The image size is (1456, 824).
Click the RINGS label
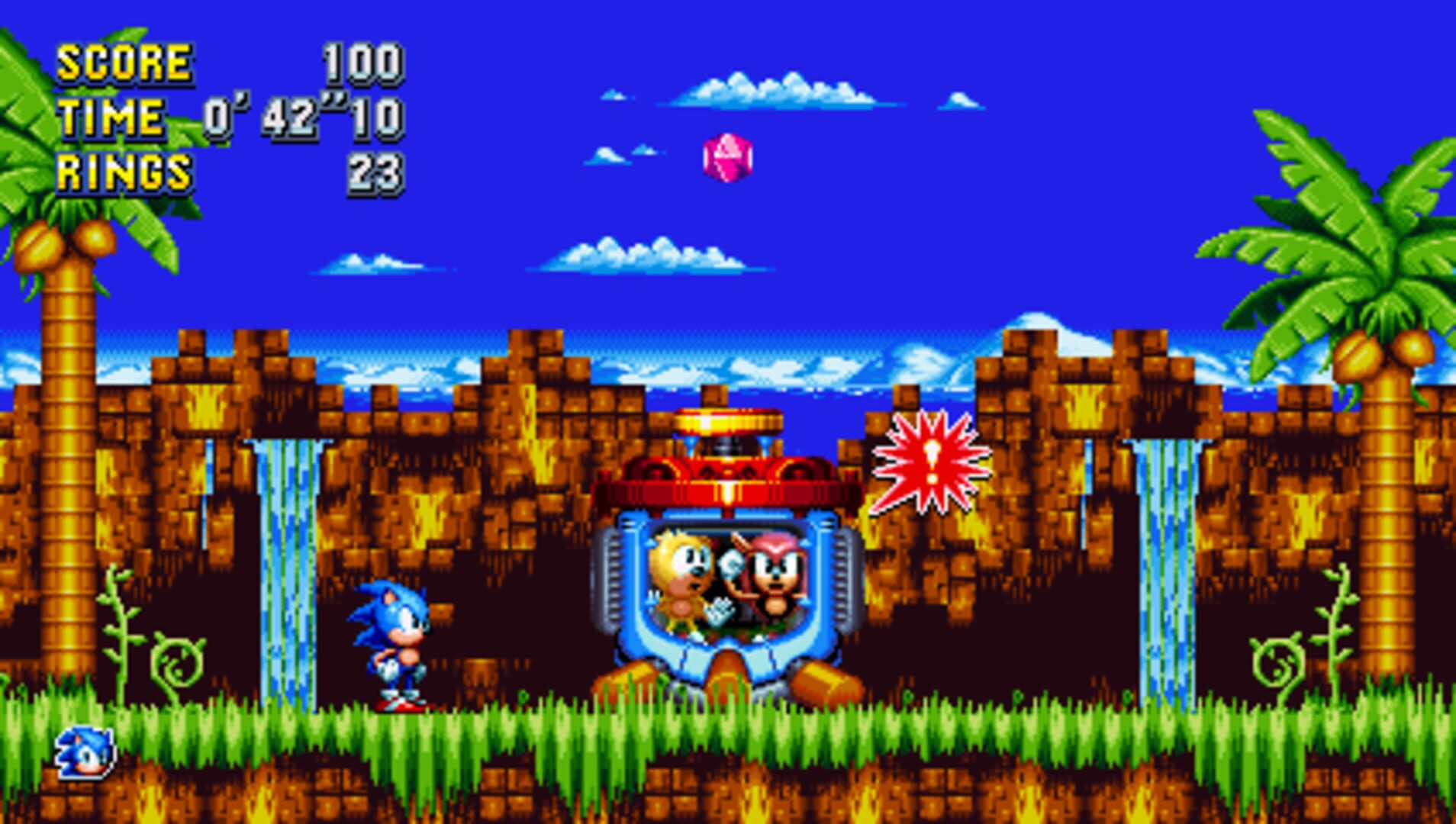point(122,172)
